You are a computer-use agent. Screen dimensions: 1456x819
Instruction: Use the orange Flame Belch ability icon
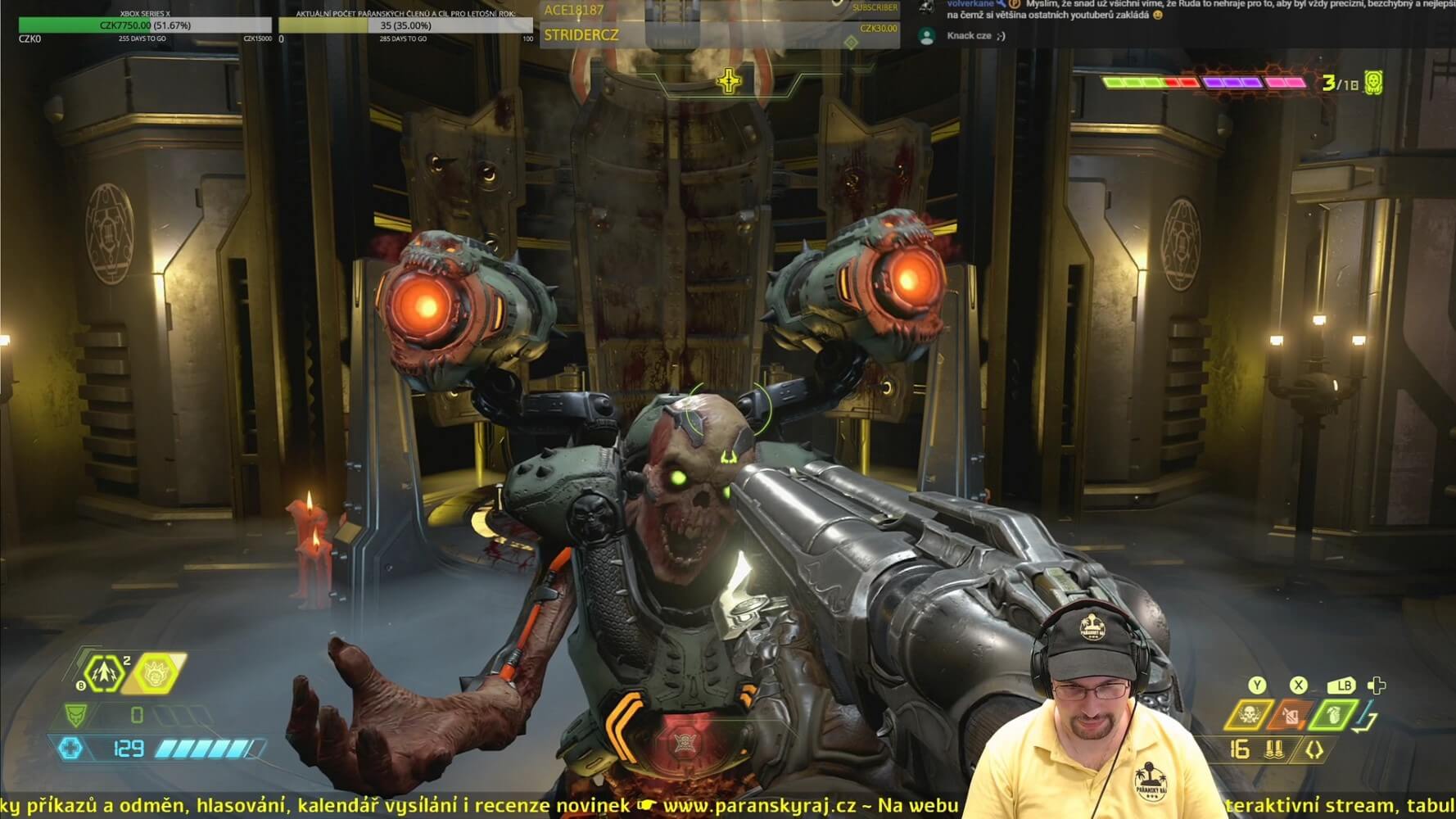click(1290, 715)
